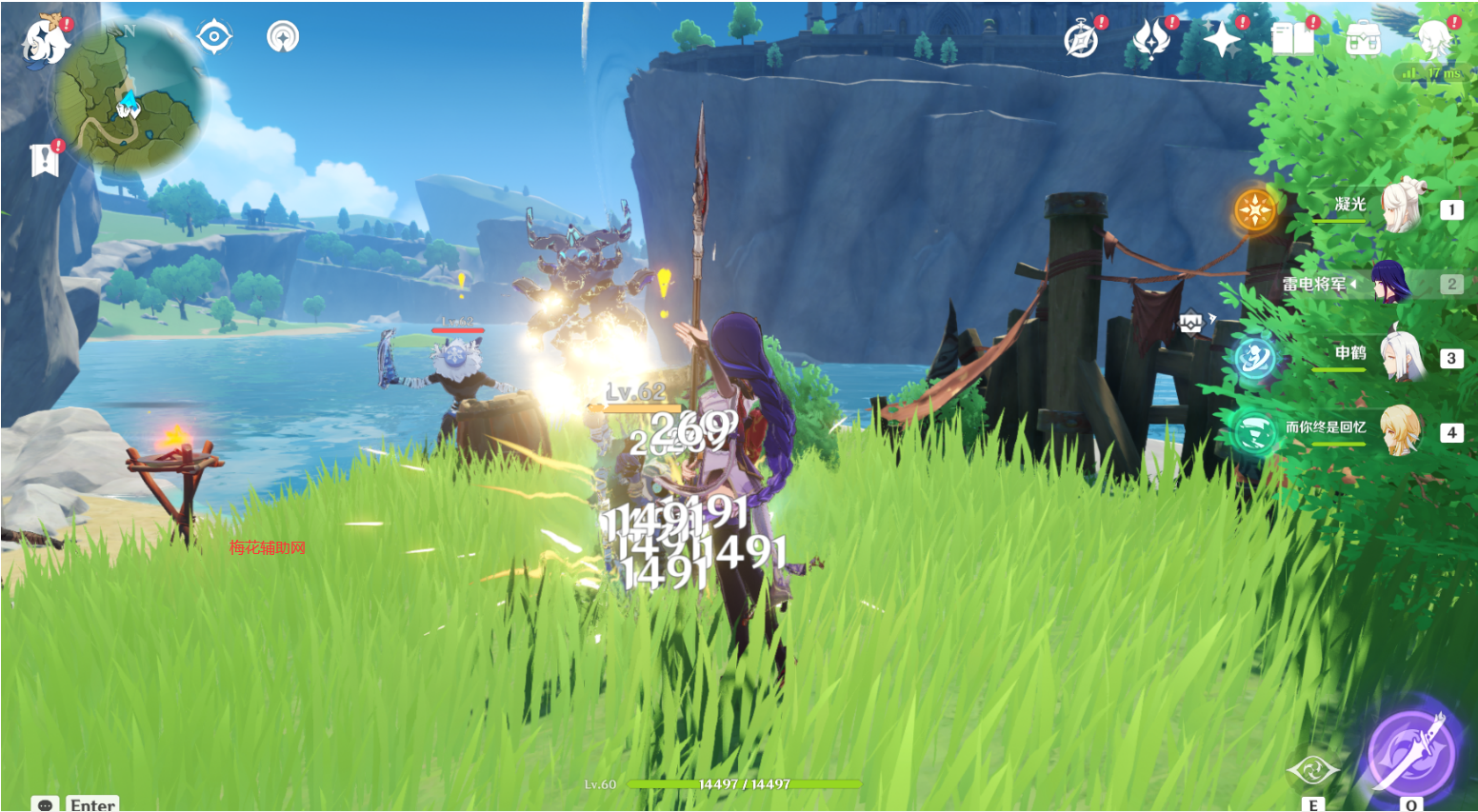Select party member 雷电将军
This screenshot has width=1478, height=812.
pos(1390,284)
